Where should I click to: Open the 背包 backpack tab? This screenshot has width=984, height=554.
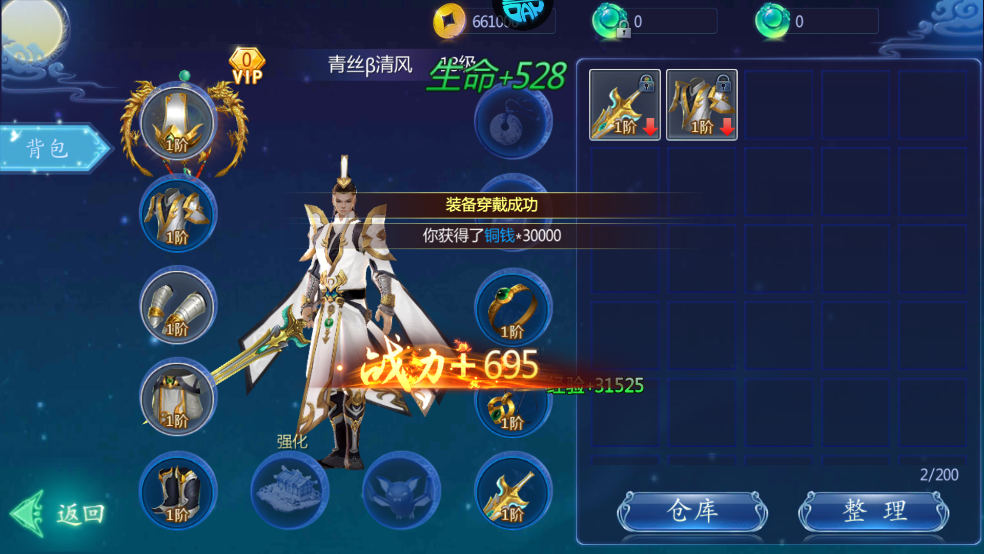point(52,148)
